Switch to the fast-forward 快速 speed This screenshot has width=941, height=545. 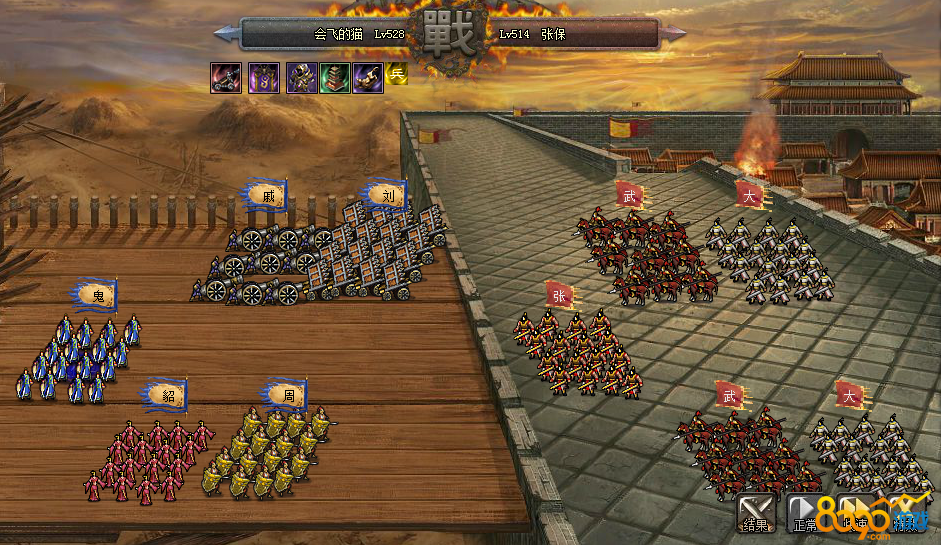point(856,513)
